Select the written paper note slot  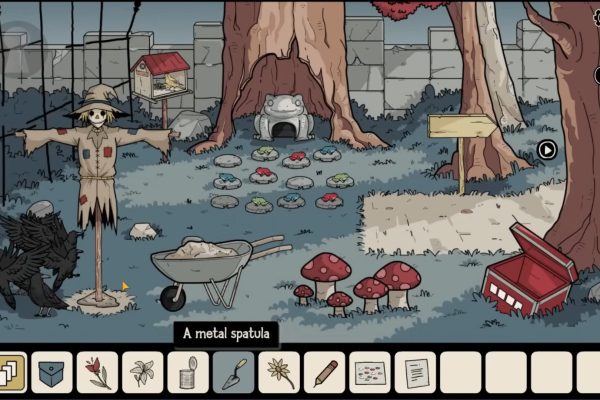pos(415,373)
